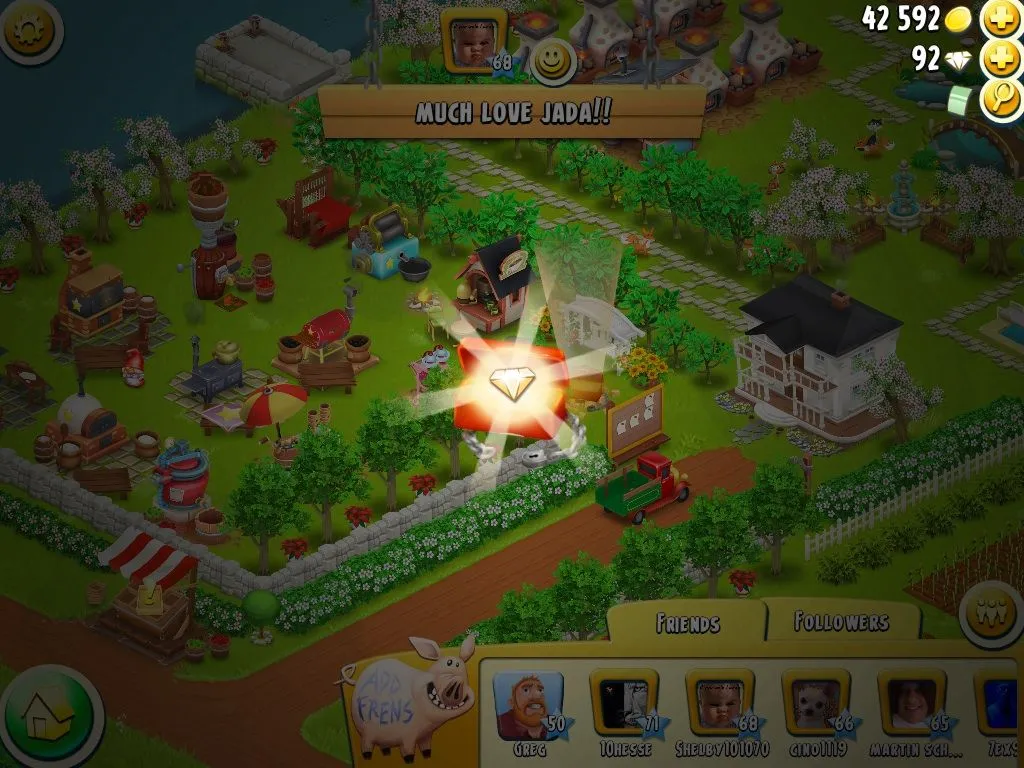The width and height of the screenshot is (1024, 768).
Task: Tap the smiley face icon
Action: [x=552, y=62]
